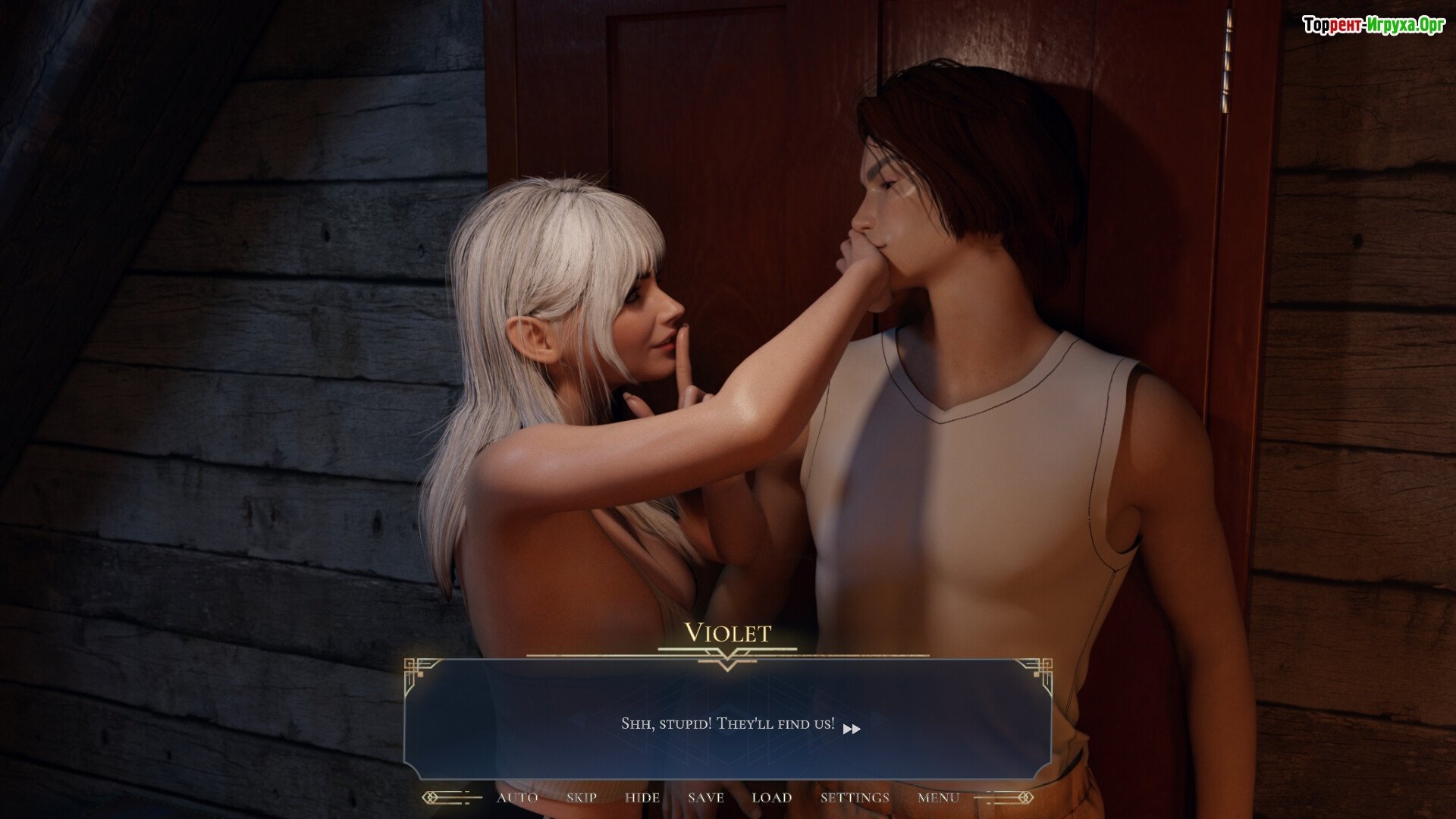This screenshot has width=1456, height=819.
Task: Open the Save game screen
Action: 706,798
